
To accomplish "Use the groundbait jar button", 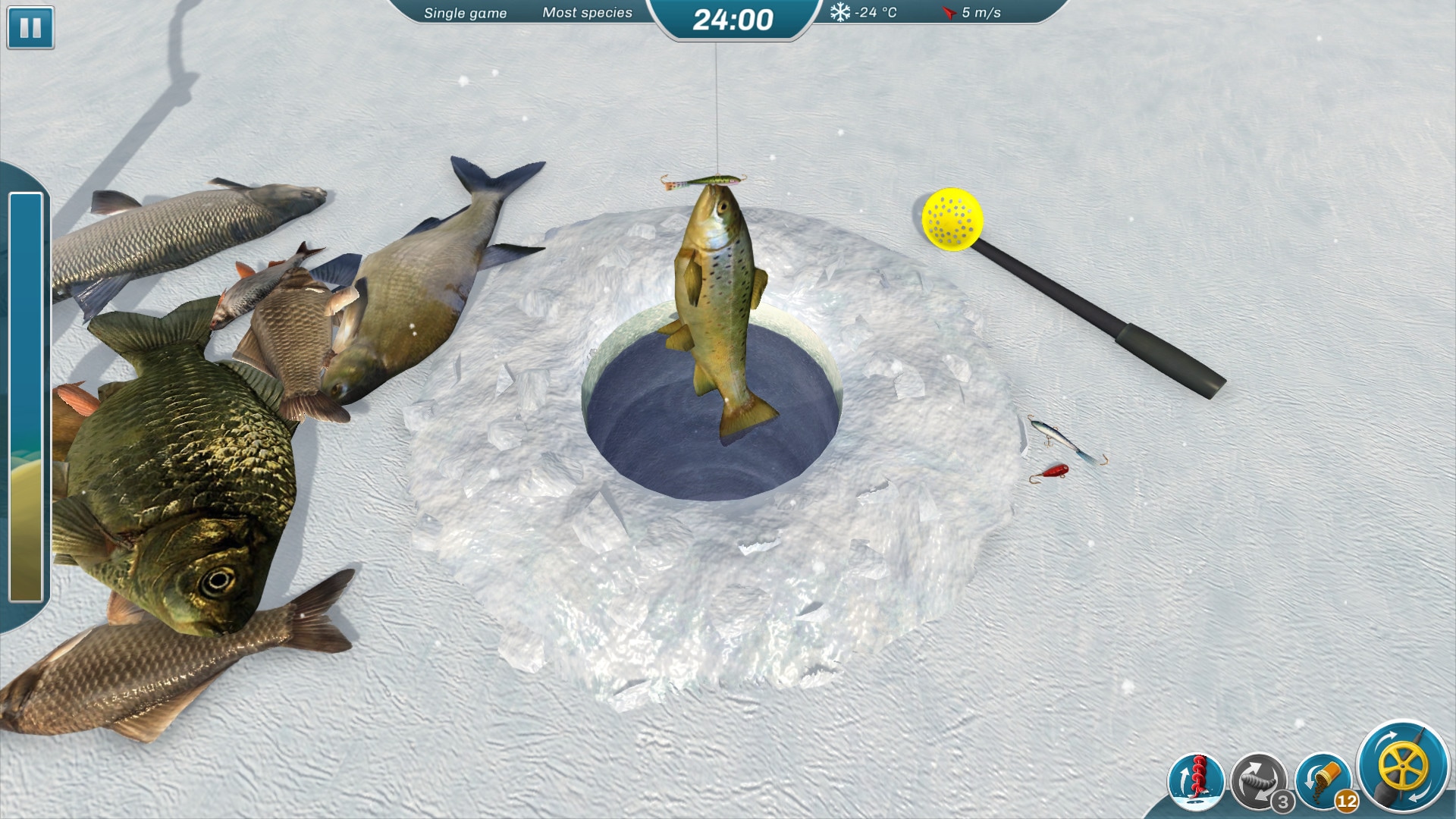I will (x=1323, y=780).
